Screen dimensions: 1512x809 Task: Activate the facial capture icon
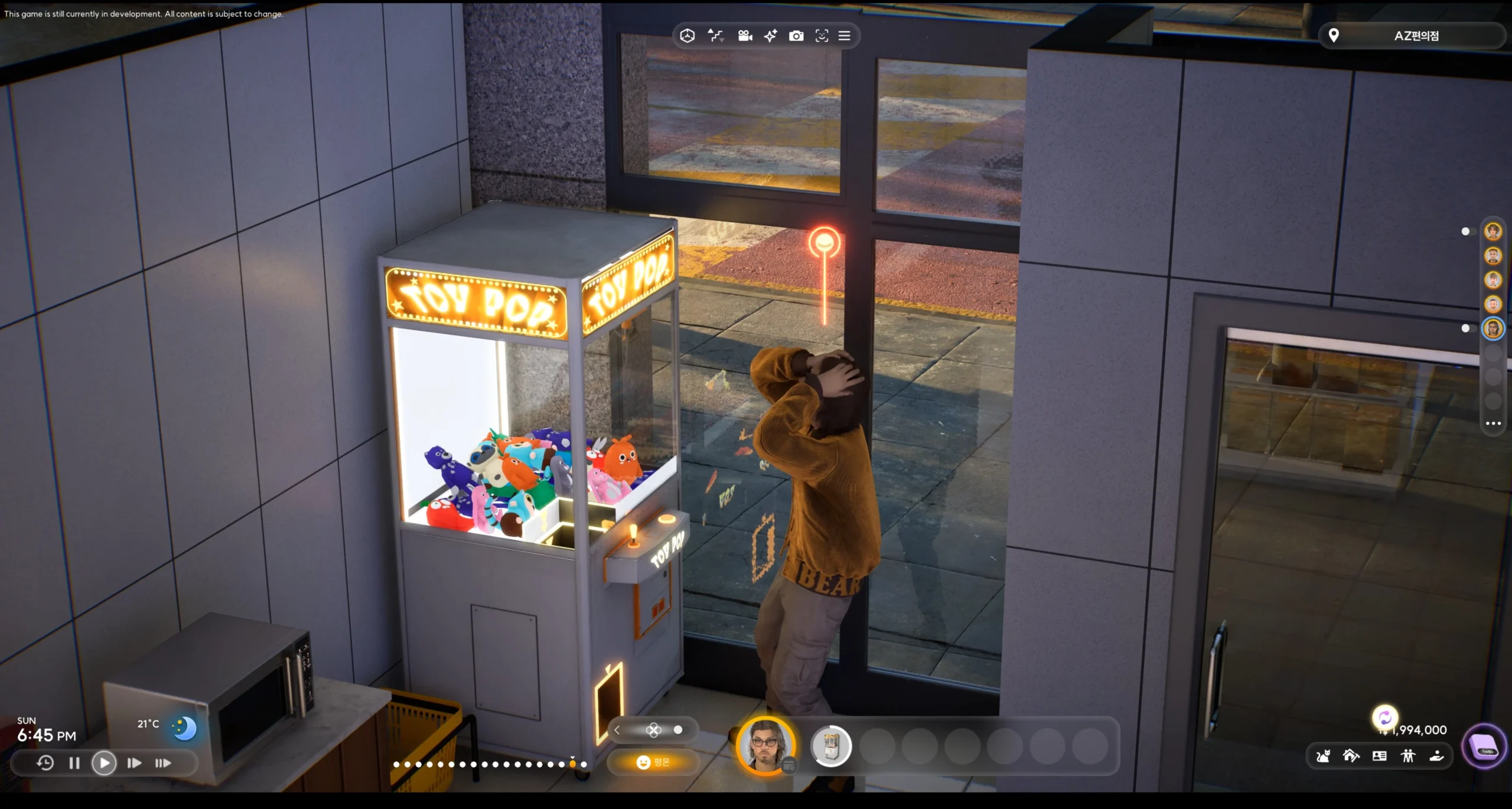click(823, 35)
